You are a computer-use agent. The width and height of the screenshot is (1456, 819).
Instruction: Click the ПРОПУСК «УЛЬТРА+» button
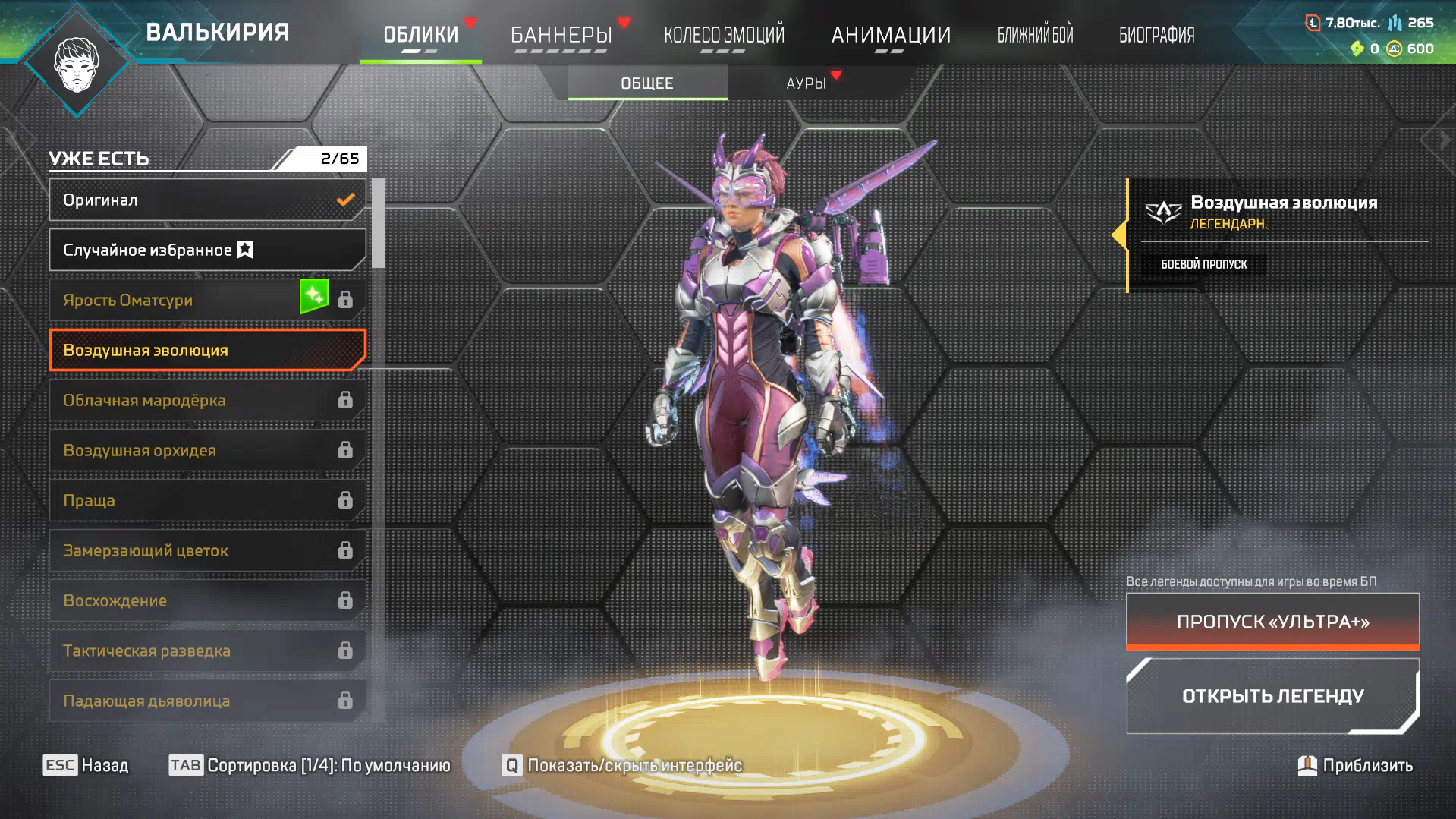1272,622
